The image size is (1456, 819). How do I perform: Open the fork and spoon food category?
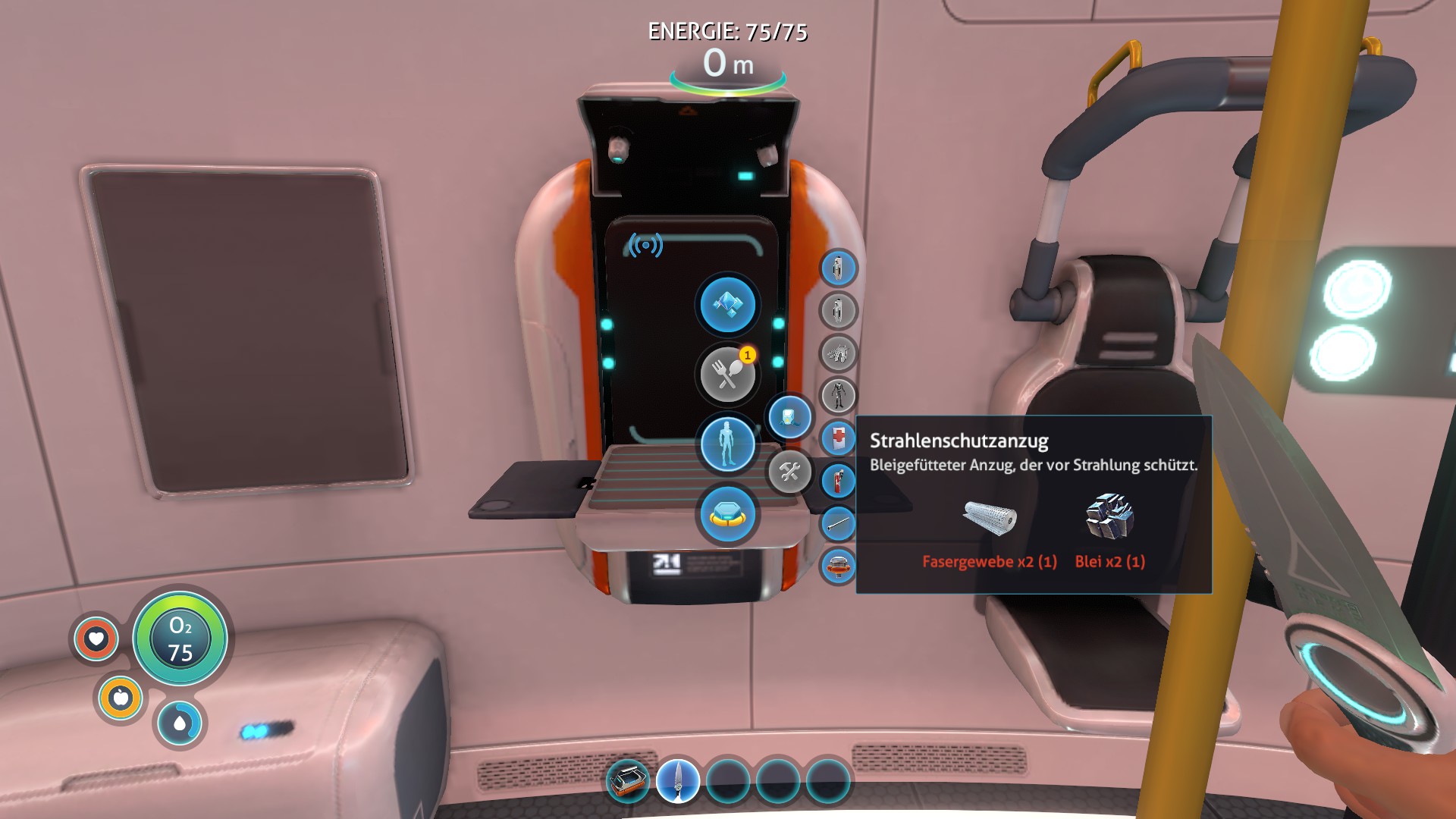coord(726,374)
